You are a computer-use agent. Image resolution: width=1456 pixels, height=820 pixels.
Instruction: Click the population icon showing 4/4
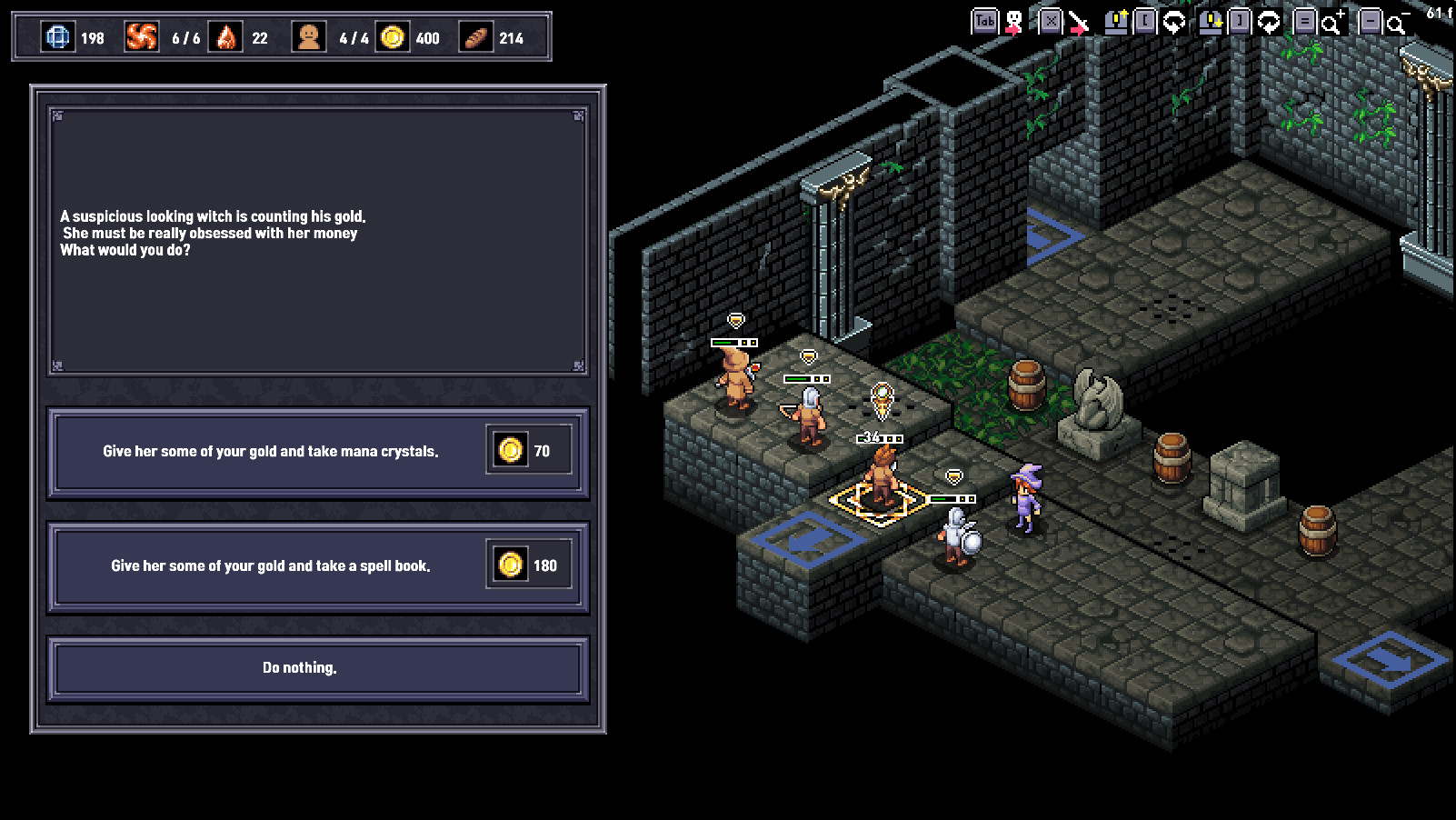point(308,38)
